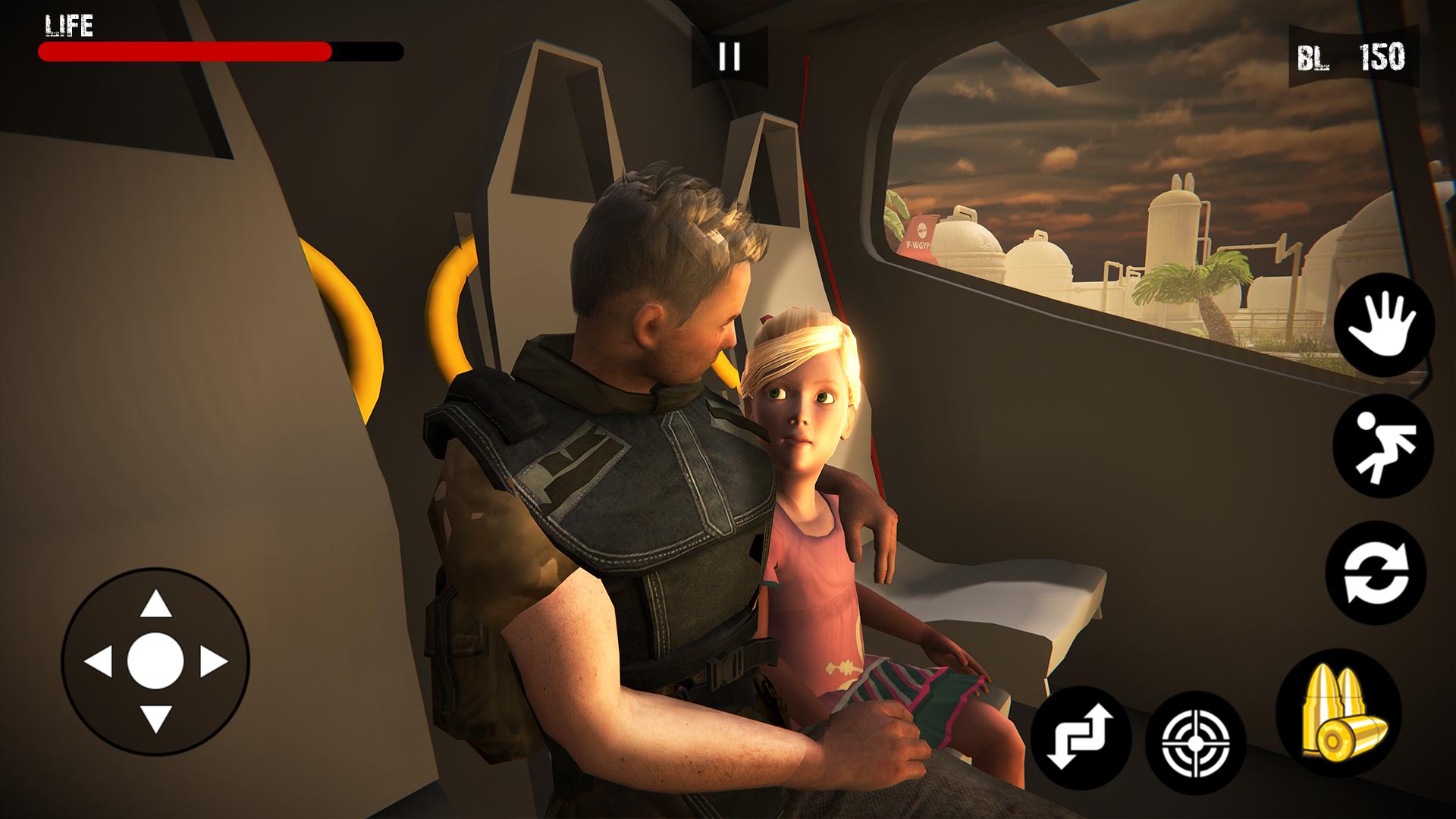Viewport: 1456px width, 819px height.
Task: Strafe left with the D-pad left arrow
Action: 99,662
